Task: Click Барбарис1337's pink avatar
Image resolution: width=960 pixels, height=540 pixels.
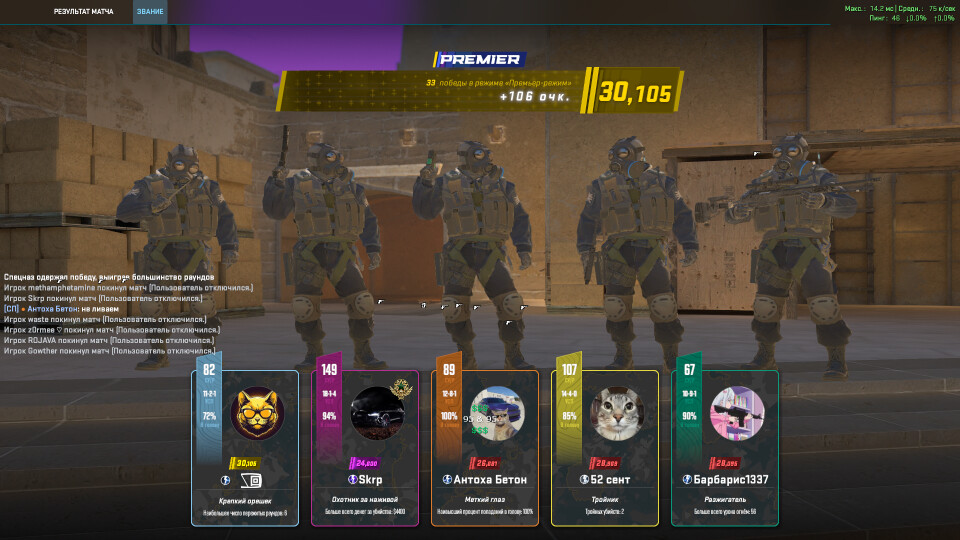Action: point(737,413)
